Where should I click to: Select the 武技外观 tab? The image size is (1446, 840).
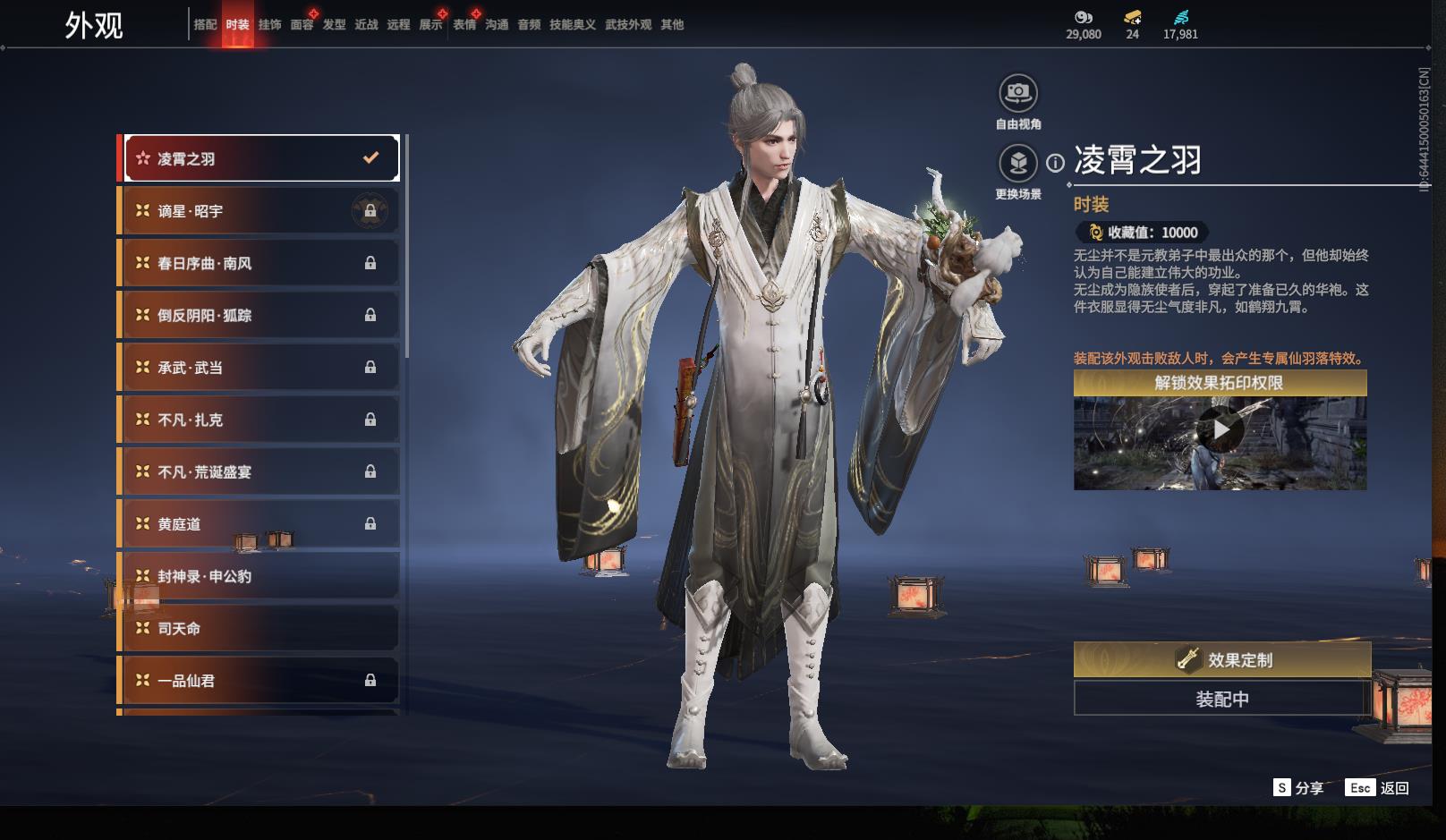(x=628, y=25)
